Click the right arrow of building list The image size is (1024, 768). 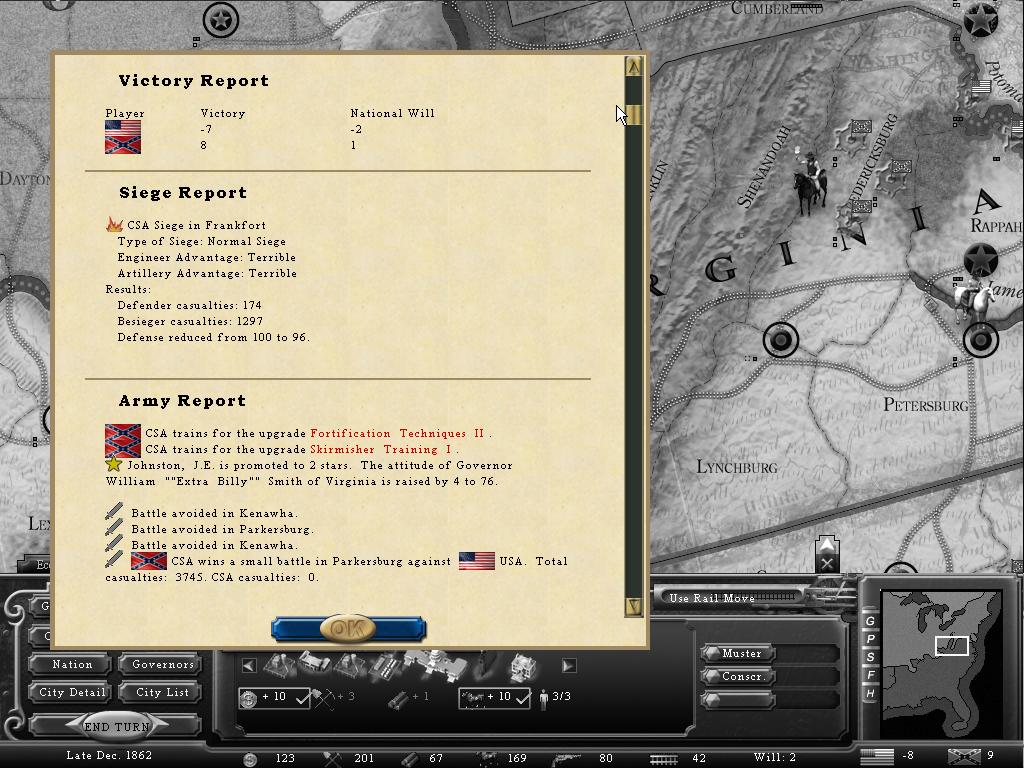coord(568,665)
